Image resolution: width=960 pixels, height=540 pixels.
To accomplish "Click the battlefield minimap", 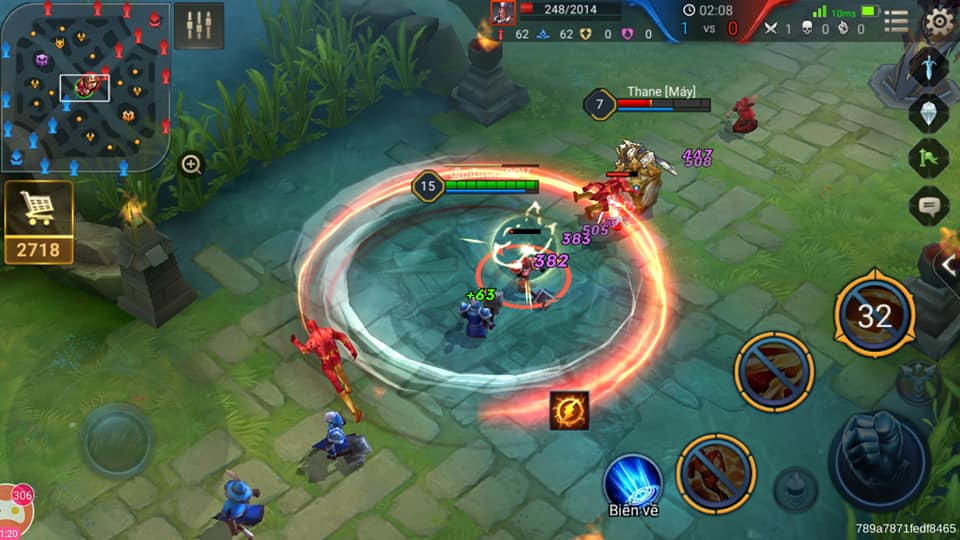I will [x=85, y=86].
